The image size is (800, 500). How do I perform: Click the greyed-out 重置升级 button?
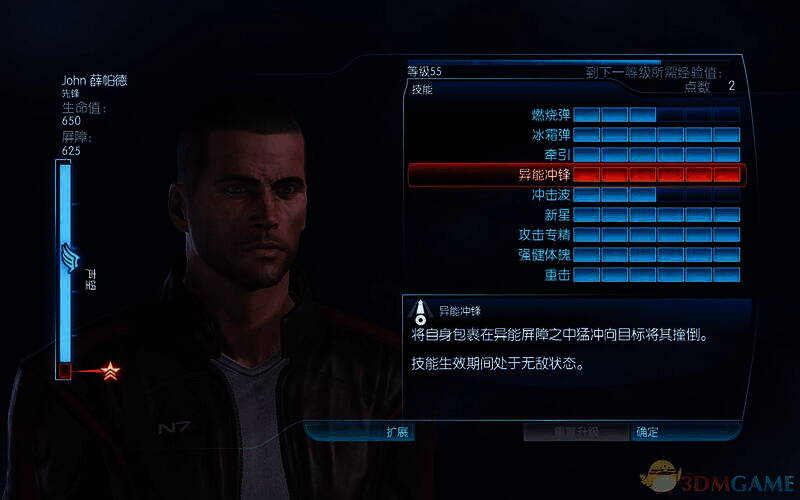(x=577, y=433)
